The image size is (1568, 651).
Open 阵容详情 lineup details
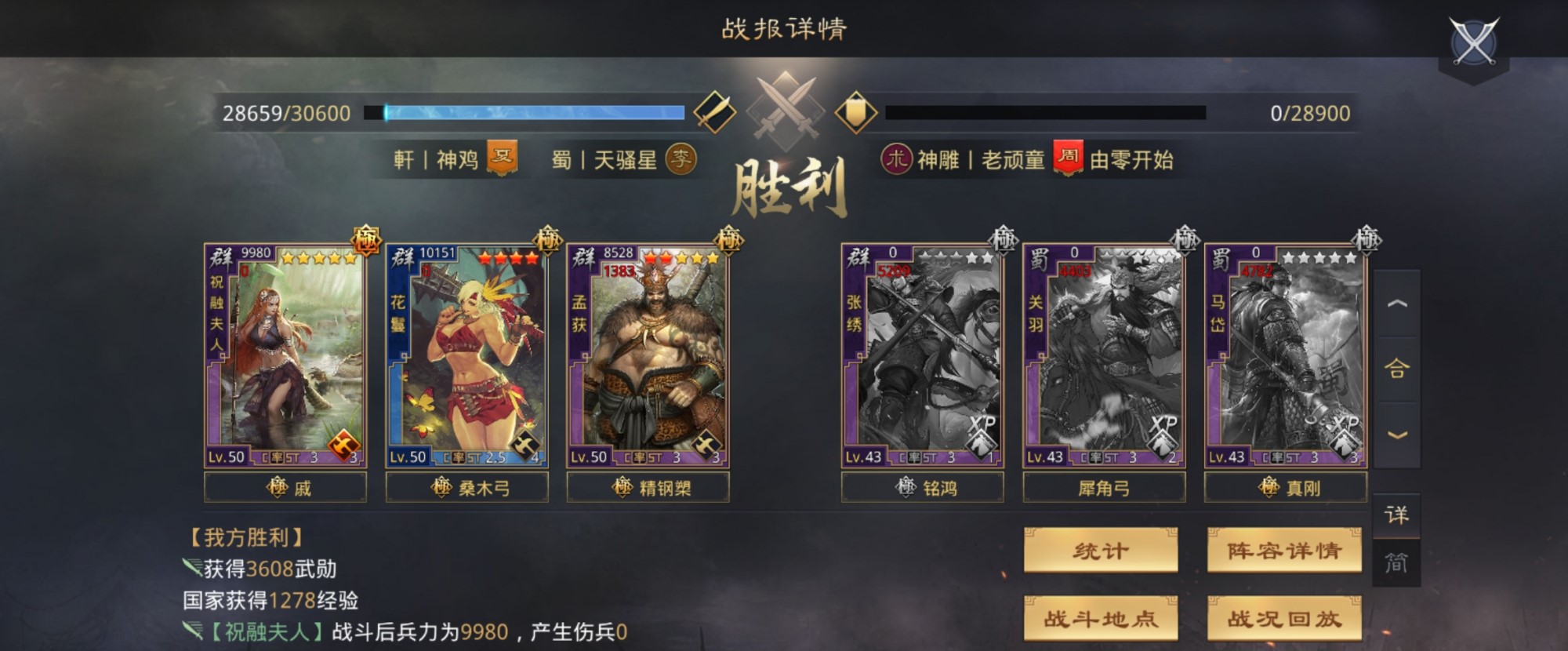(x=1285, y=551)
